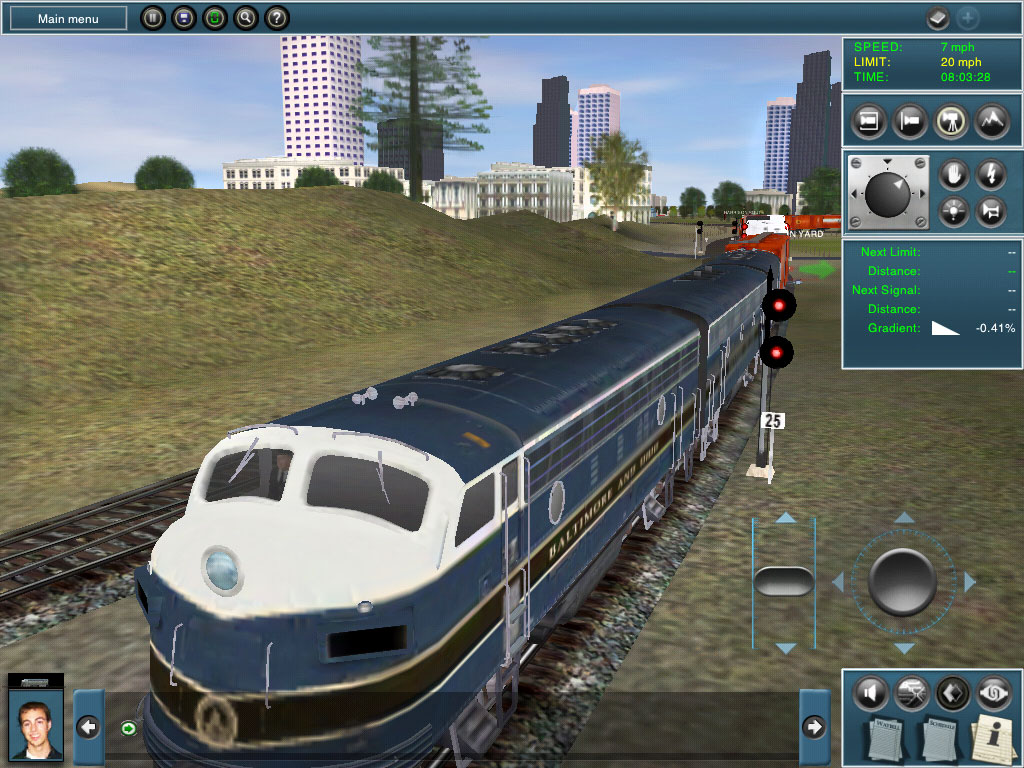The image size is (1024, 768).
Task: Open help with the question mark button
Action: [277, 18]
